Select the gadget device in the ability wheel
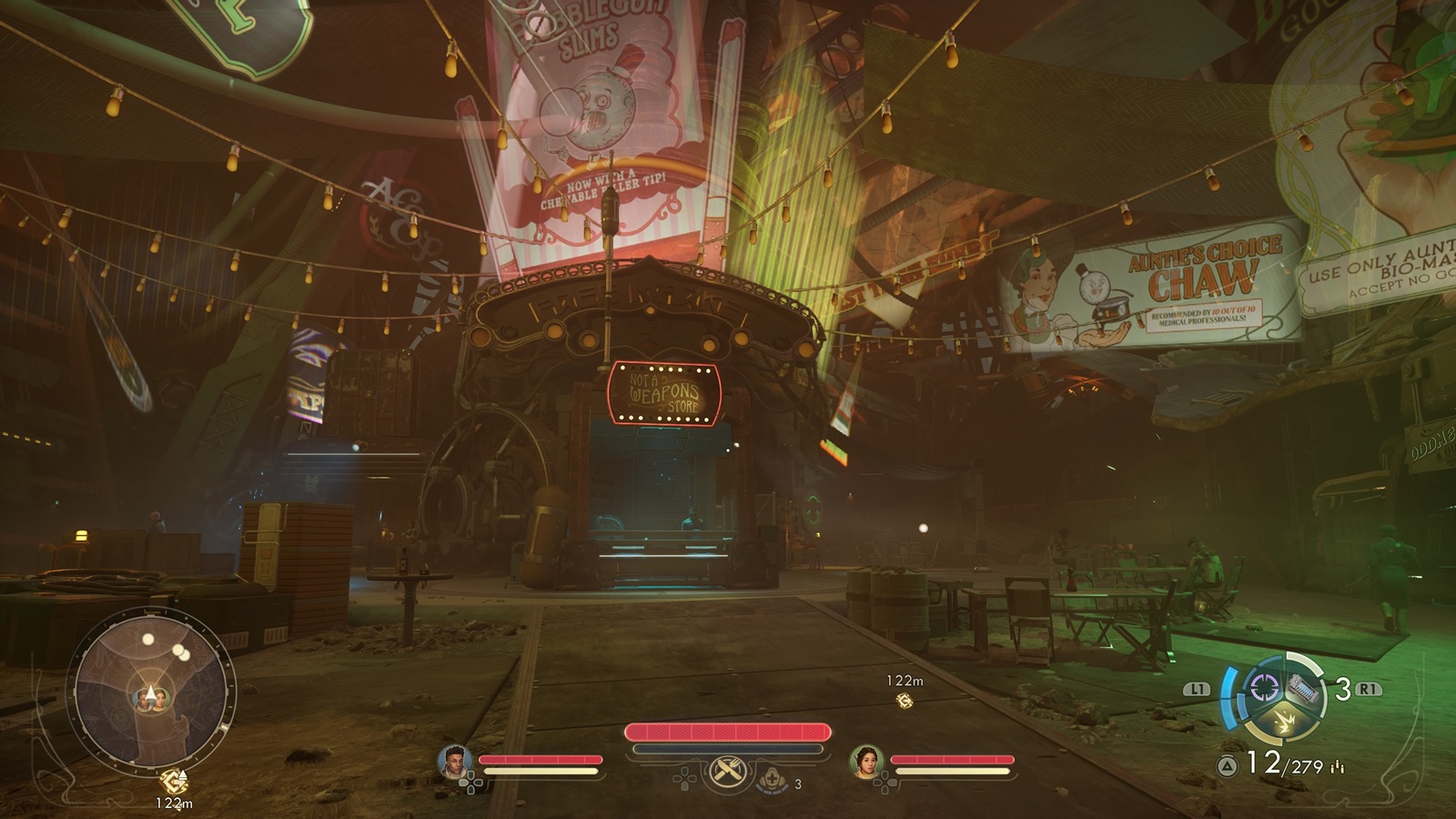Image resolution: width=1456 pixels, height=819 pixels. [x=1302, y=689]
